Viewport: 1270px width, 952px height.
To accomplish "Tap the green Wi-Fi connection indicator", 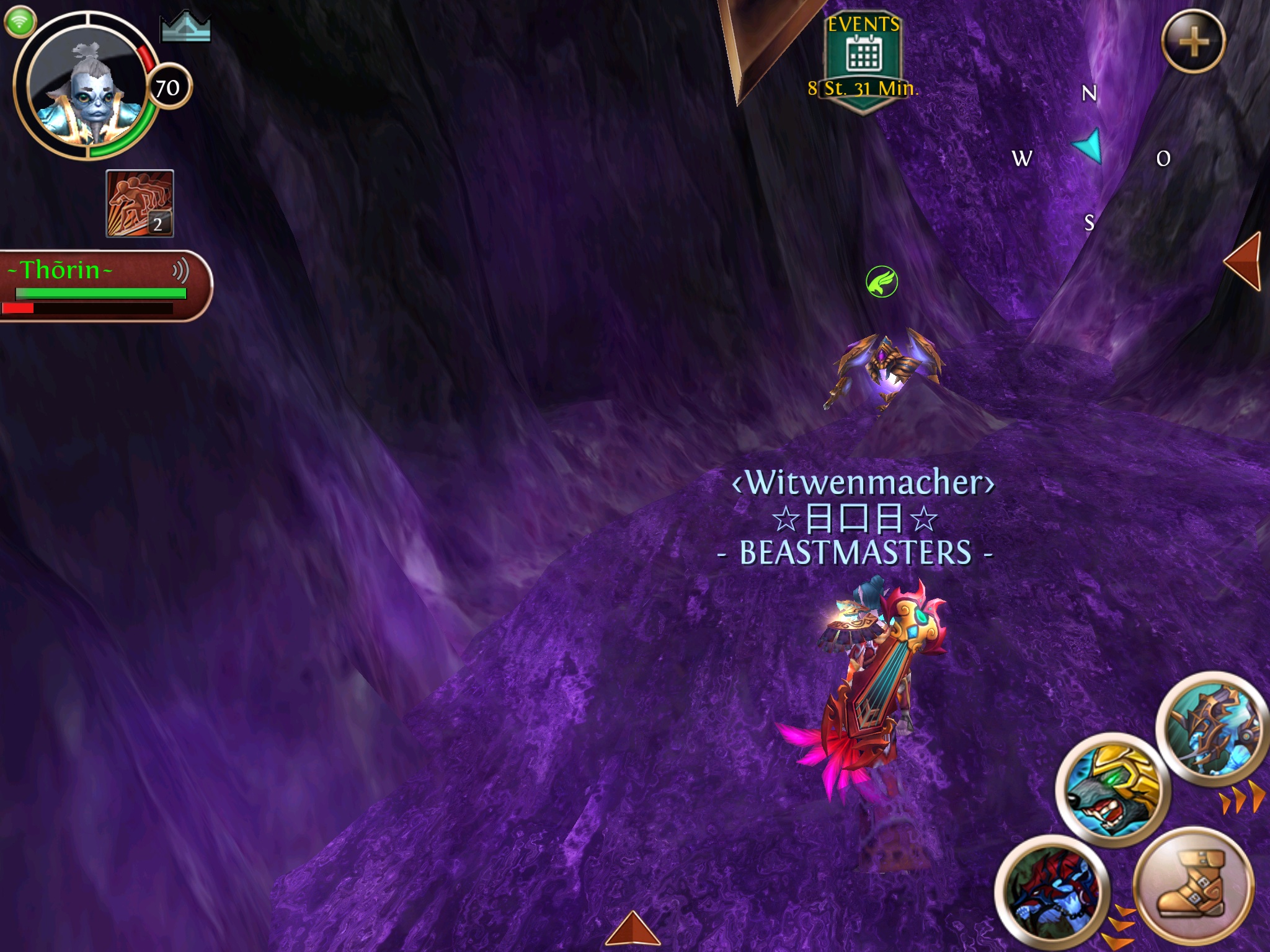I will pyautogui.click(x=20, y=22).
